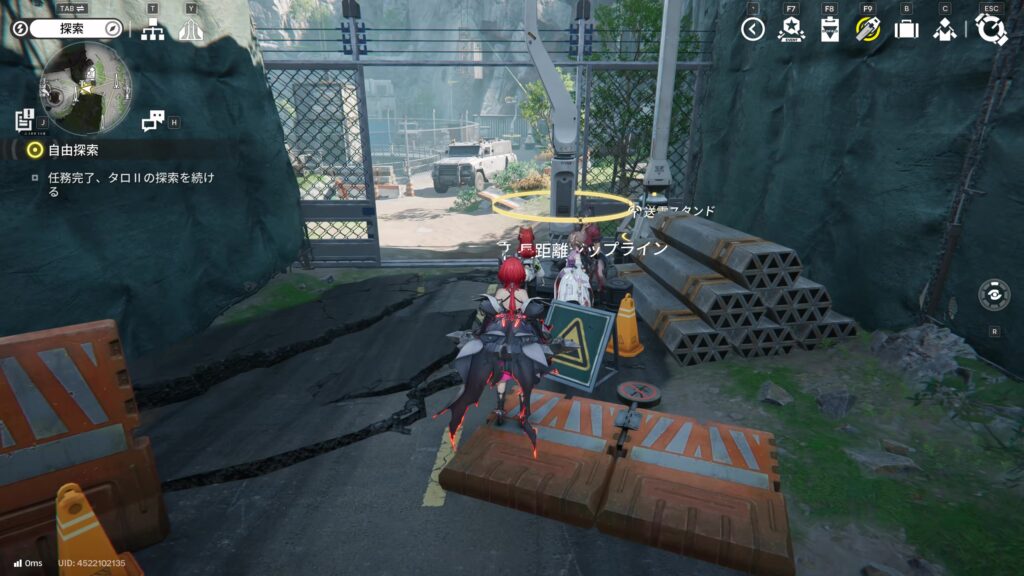Open the Event star badge icon

pyautogui.click(x=791, y=29)
